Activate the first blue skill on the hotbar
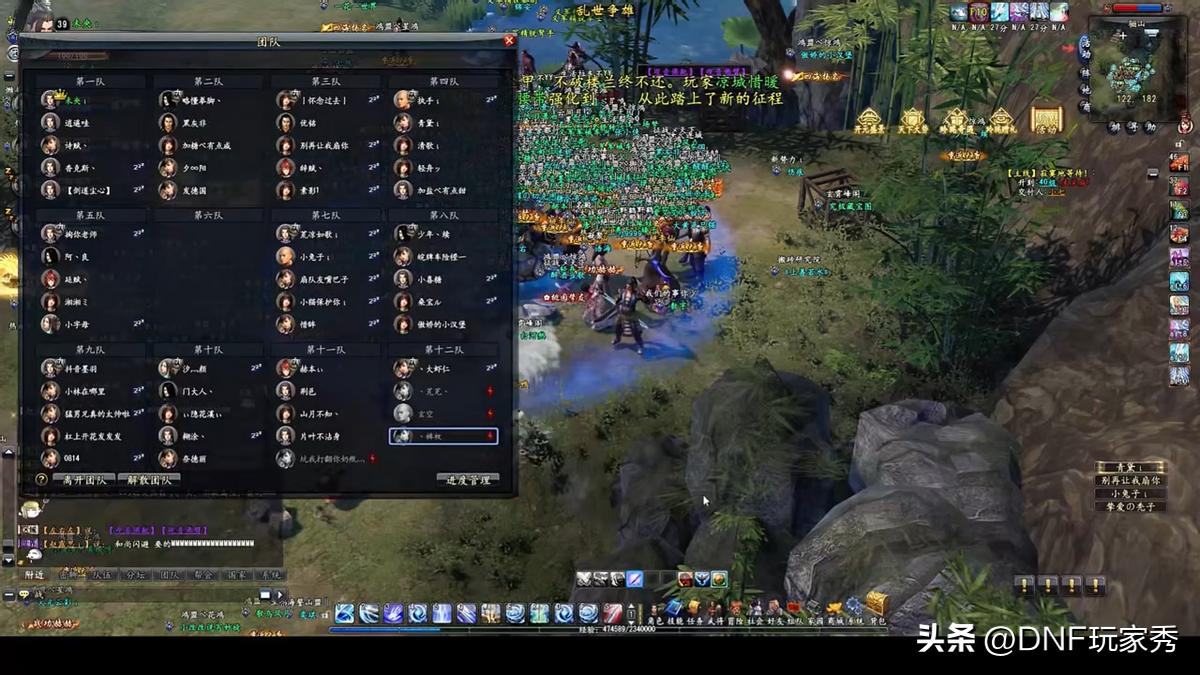 pyautogui.click(x=345, y=613)
